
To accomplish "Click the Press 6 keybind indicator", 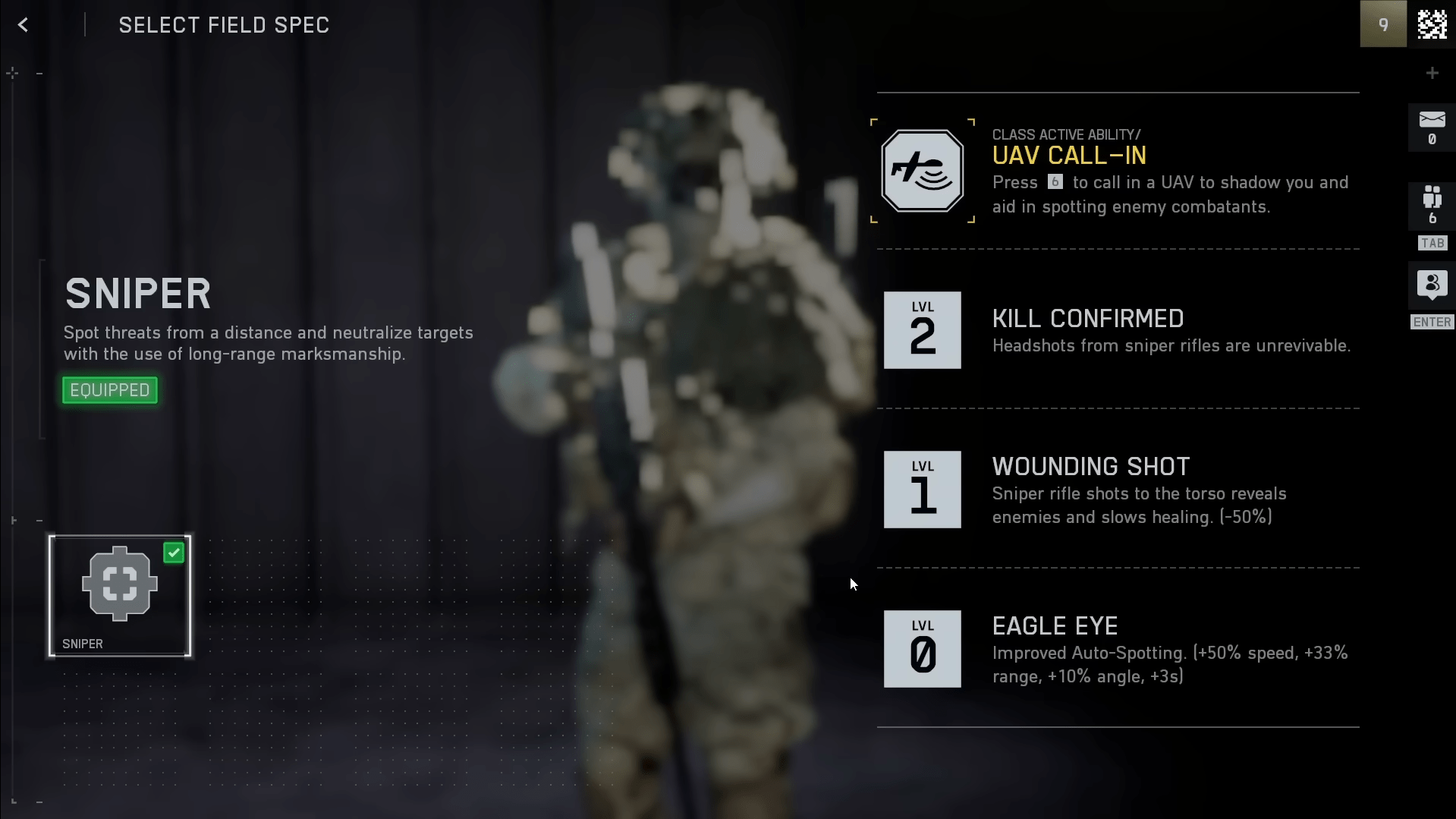I will point(1055,181).
